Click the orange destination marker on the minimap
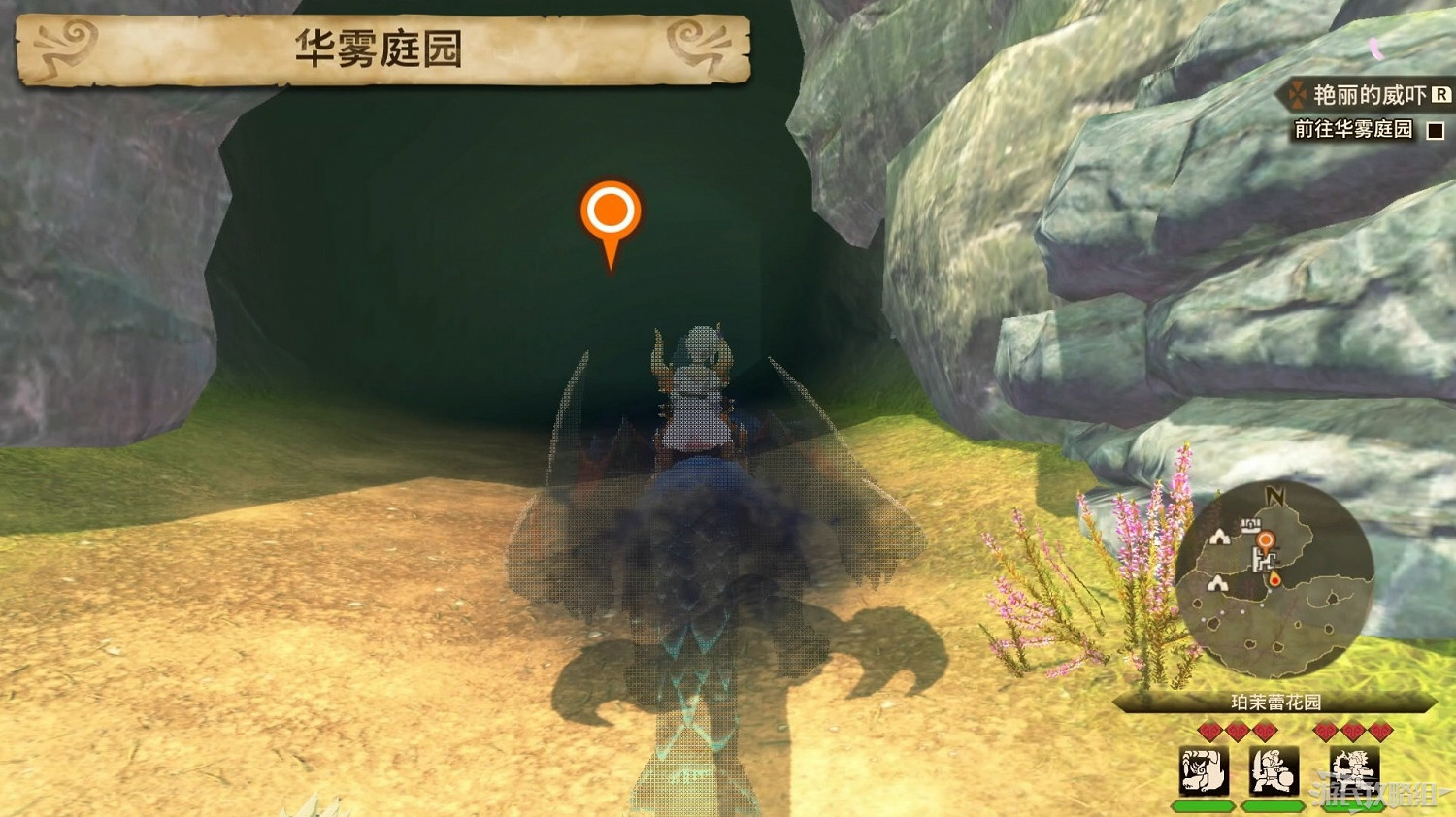The width and height of the screenshot is (1456, 817). tap(1267, 539)
